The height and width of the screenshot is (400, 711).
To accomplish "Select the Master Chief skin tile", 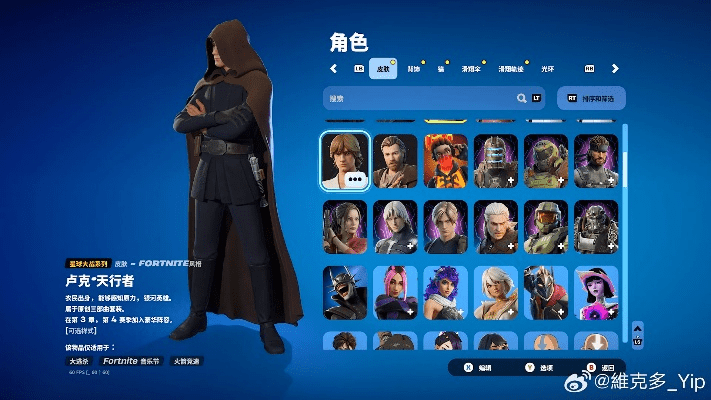I will (545, 226).
